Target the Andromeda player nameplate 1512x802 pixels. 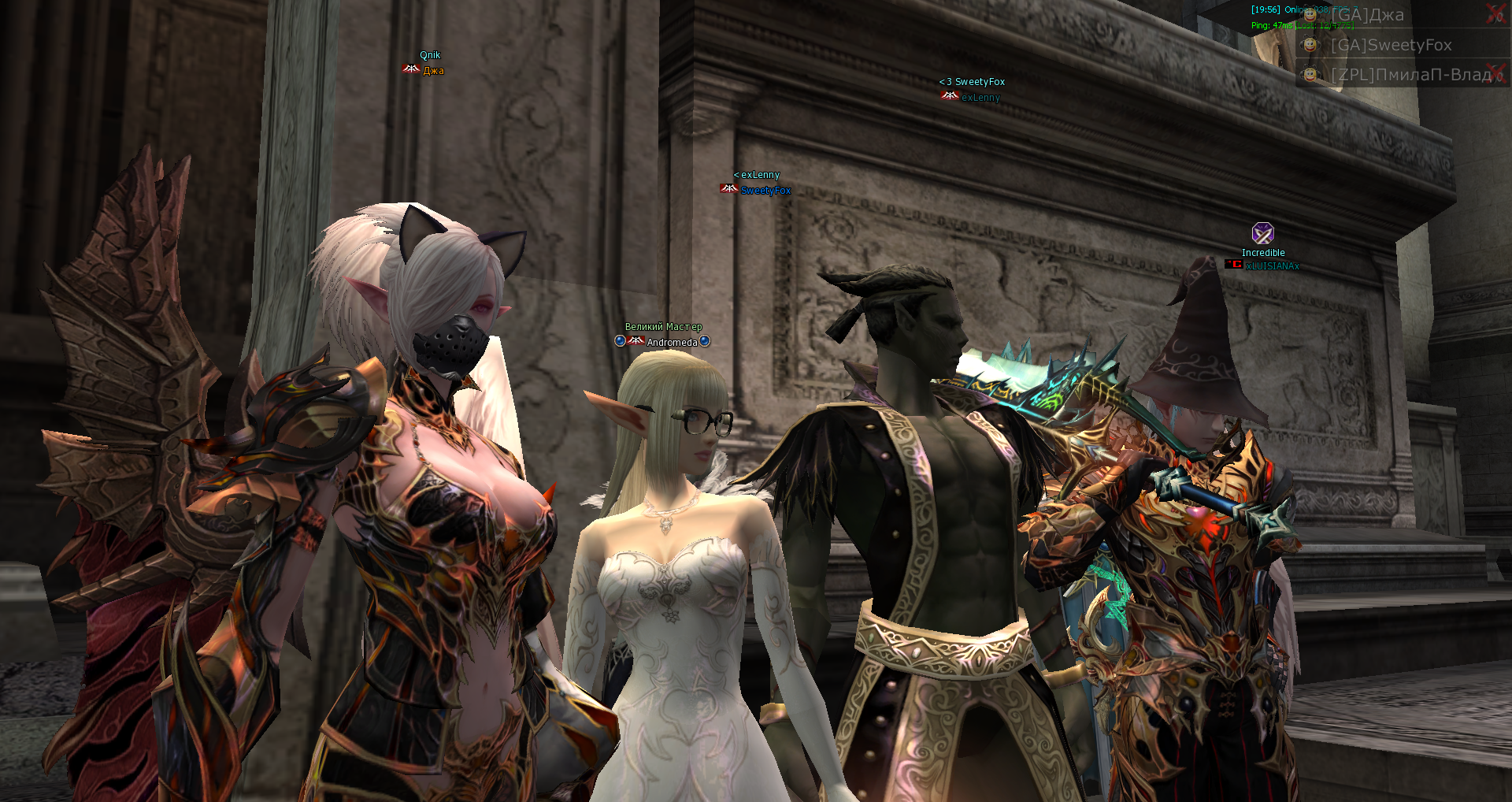[x=672, y=342]
